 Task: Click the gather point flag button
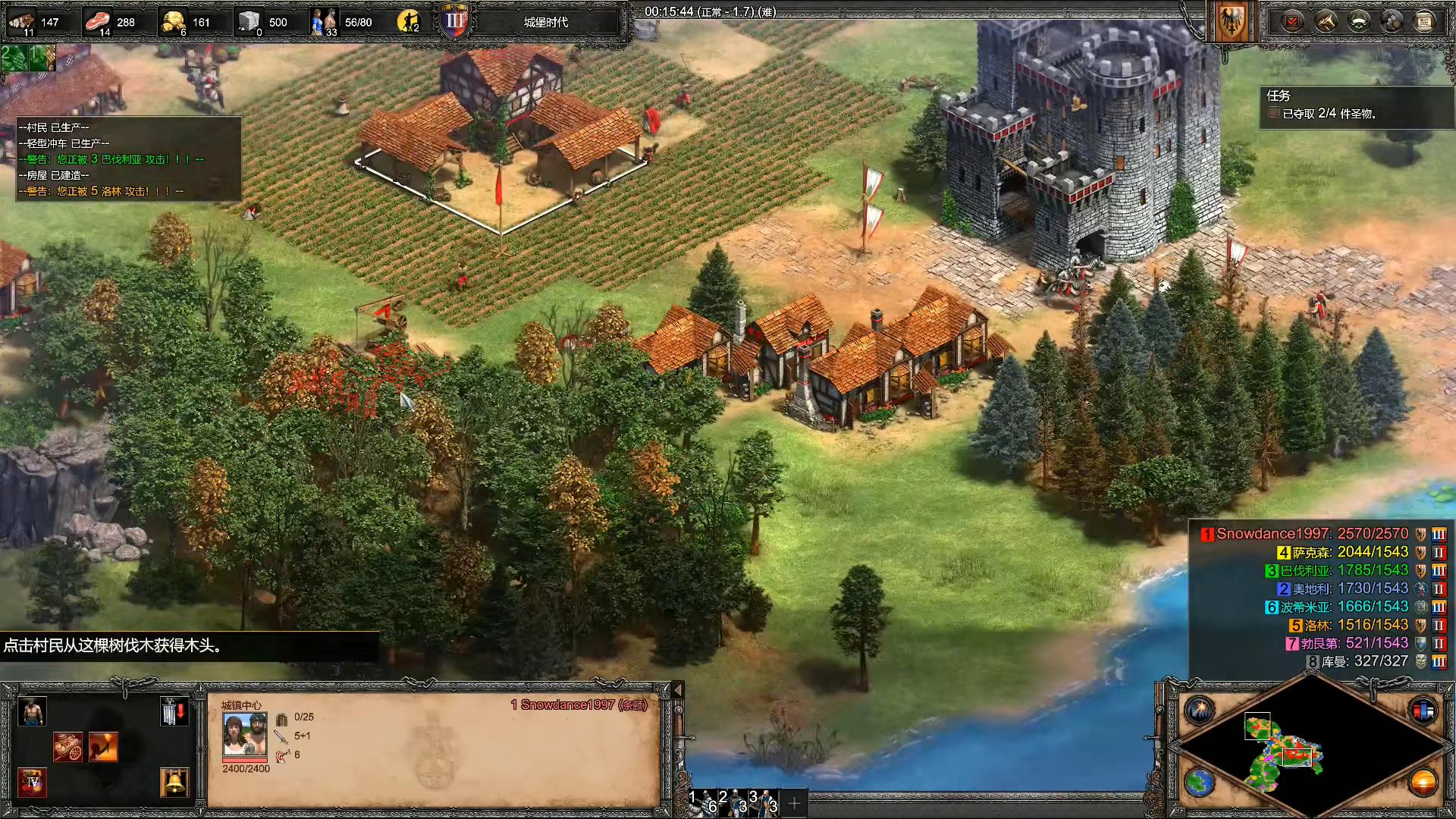(174, 712)
